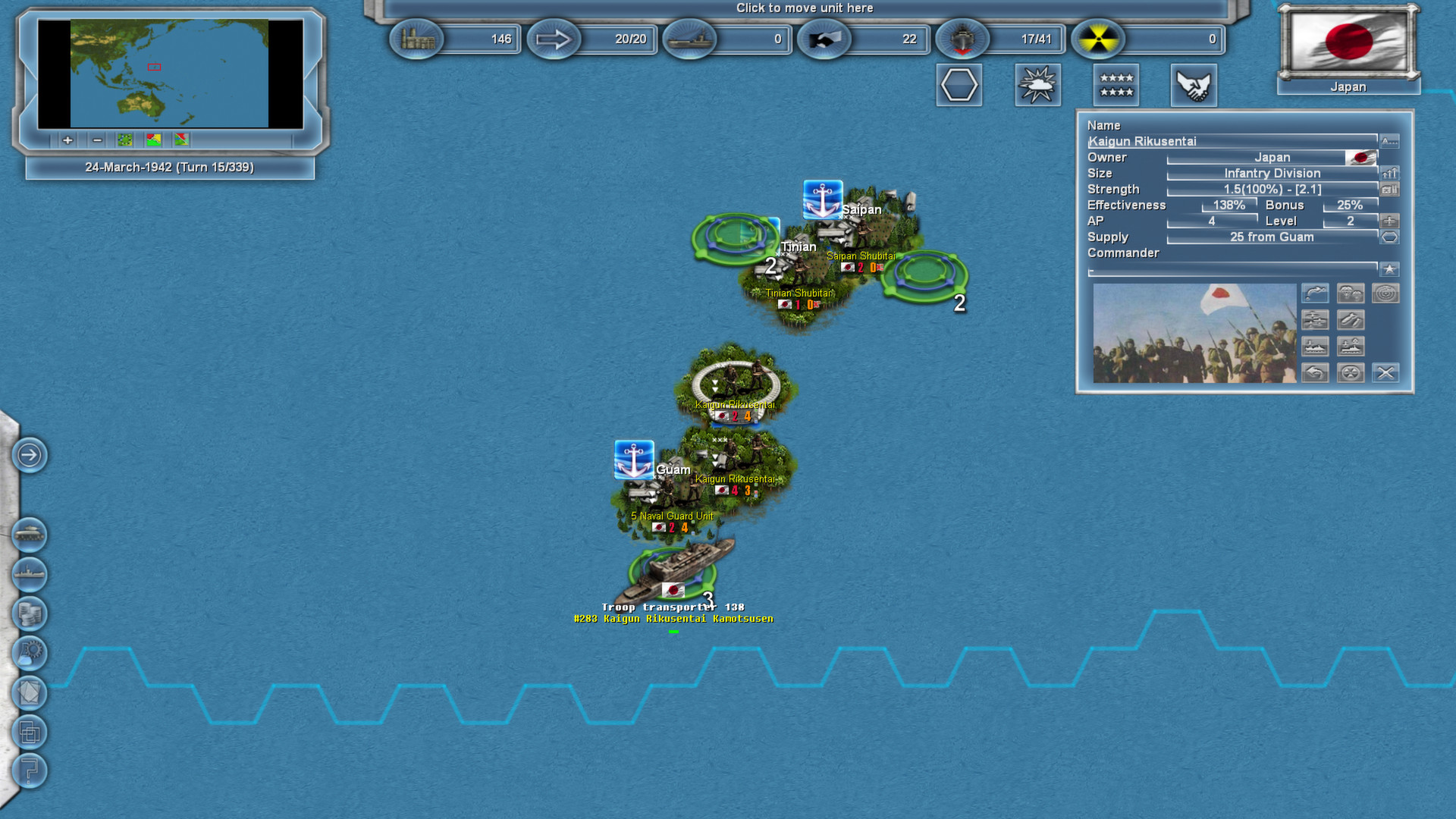Select the Japan flag panel in the corner
This screenshot has width=1456, height=819.
click(x=1348, y=44)
